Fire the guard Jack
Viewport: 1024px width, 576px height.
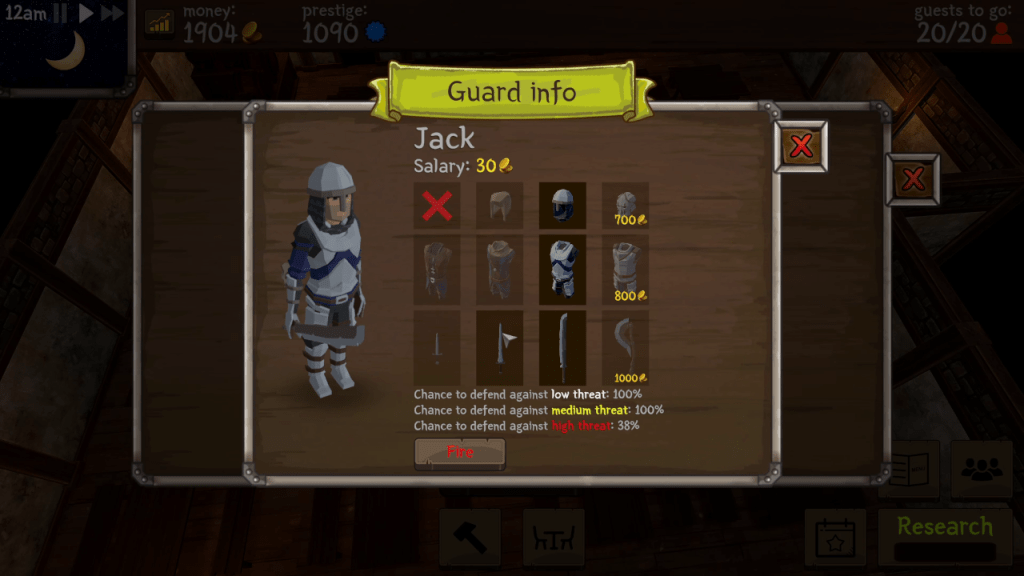[460, 453]
